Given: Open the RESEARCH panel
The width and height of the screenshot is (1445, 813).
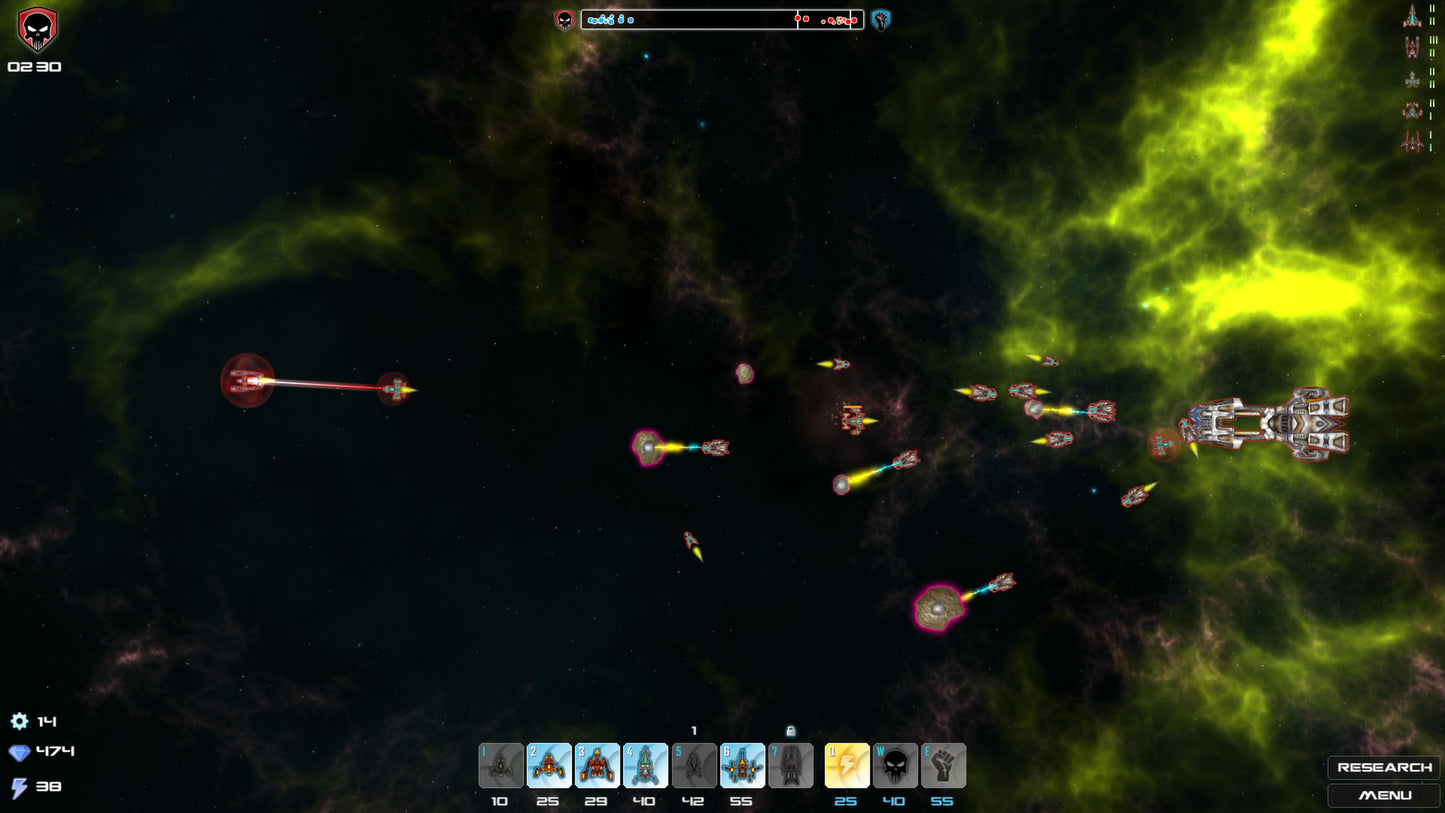Looking at the screenshot, I should pyautogui.click(x=1384, y=768).
